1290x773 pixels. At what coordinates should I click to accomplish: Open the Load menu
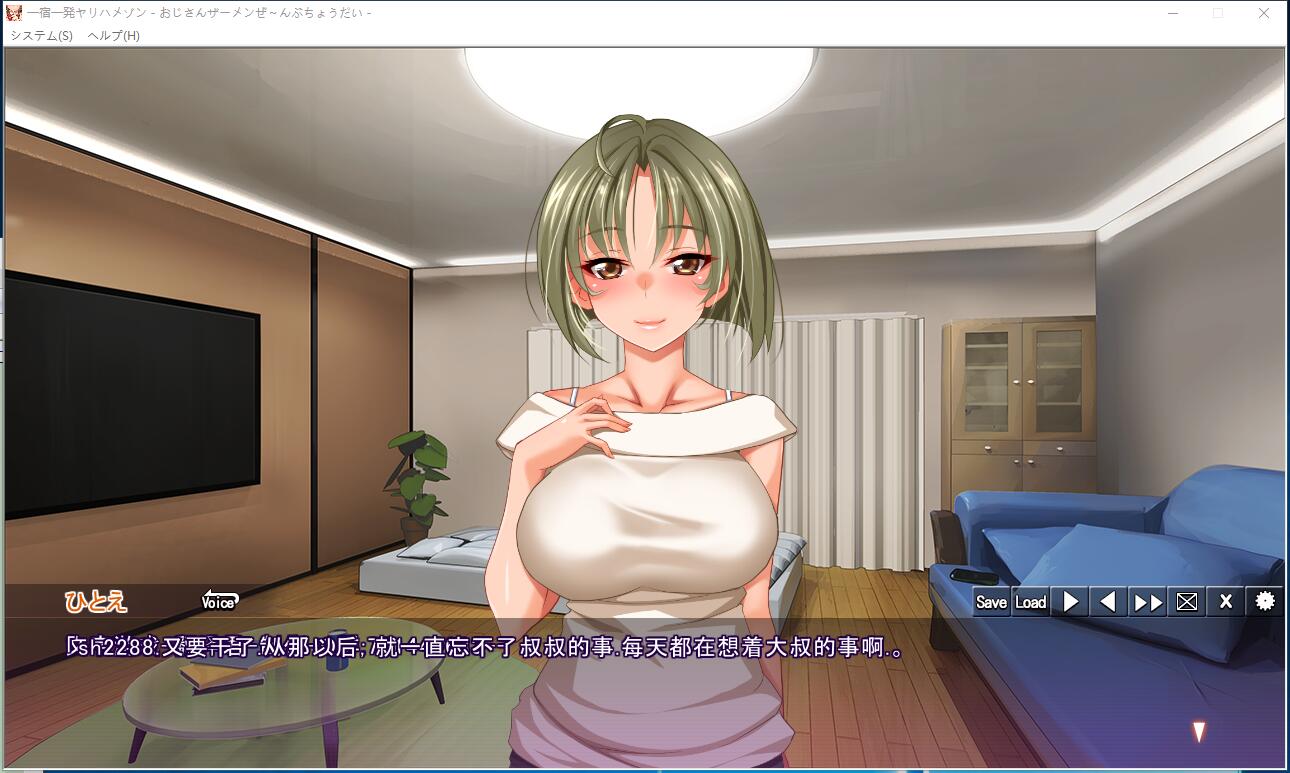coord(1030,602)
